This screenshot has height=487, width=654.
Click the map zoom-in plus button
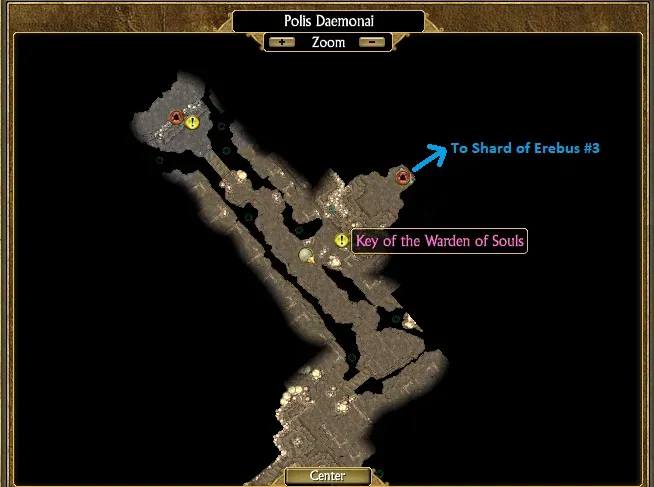pyautogui.click(x=281, y=43)
